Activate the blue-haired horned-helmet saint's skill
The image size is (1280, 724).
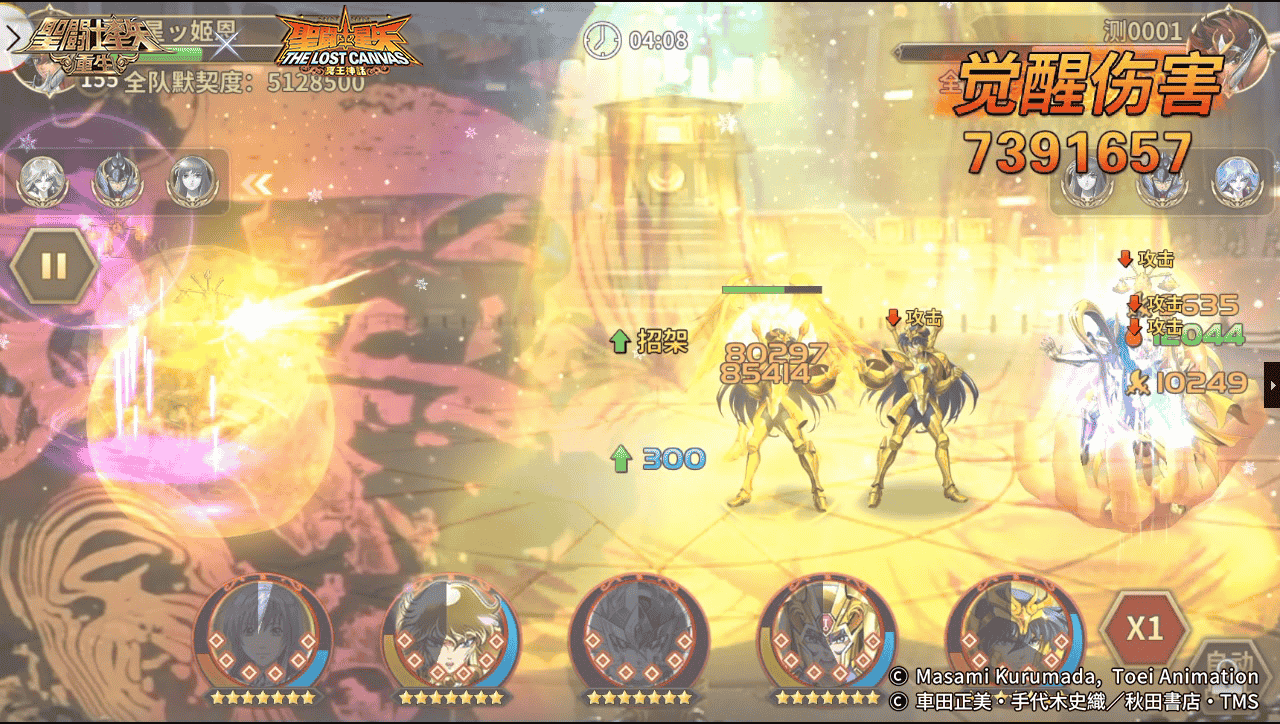[1014, 633]
